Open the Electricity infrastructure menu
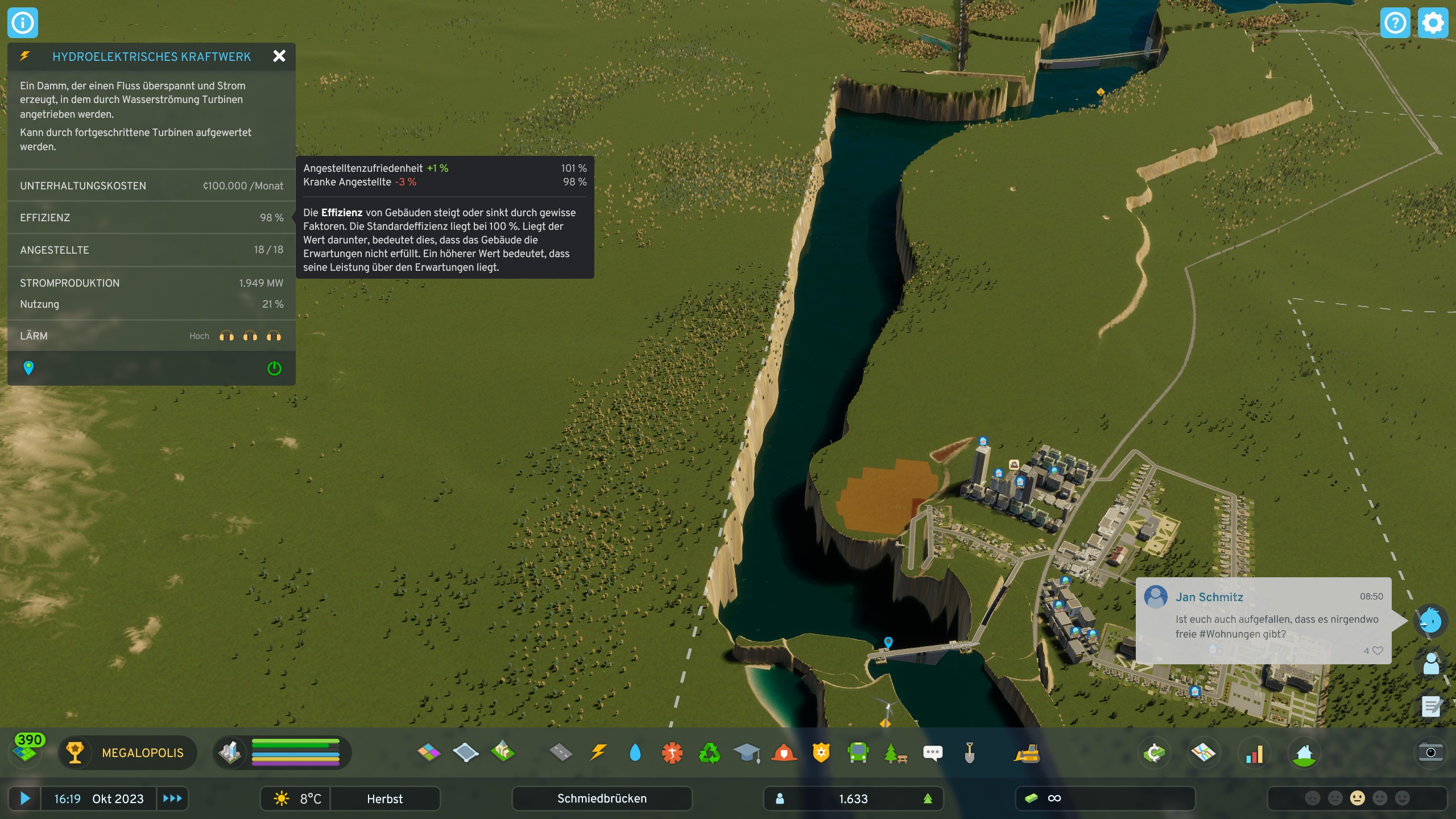Screen dimensions: 1456x819 click(599, 752)
